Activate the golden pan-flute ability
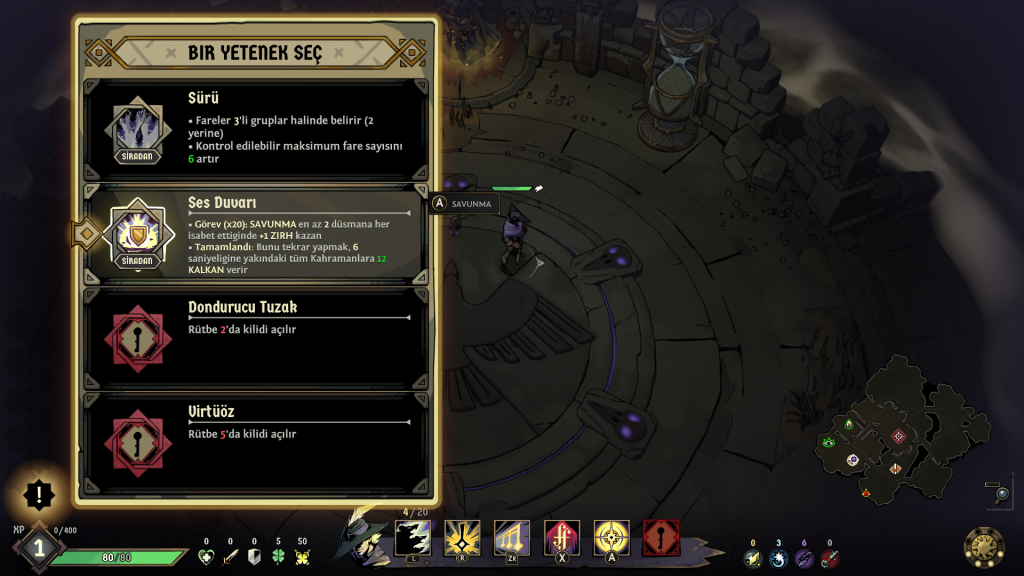Image resolution: width=1024 pixels, height=576 pixels. point(511,538)
